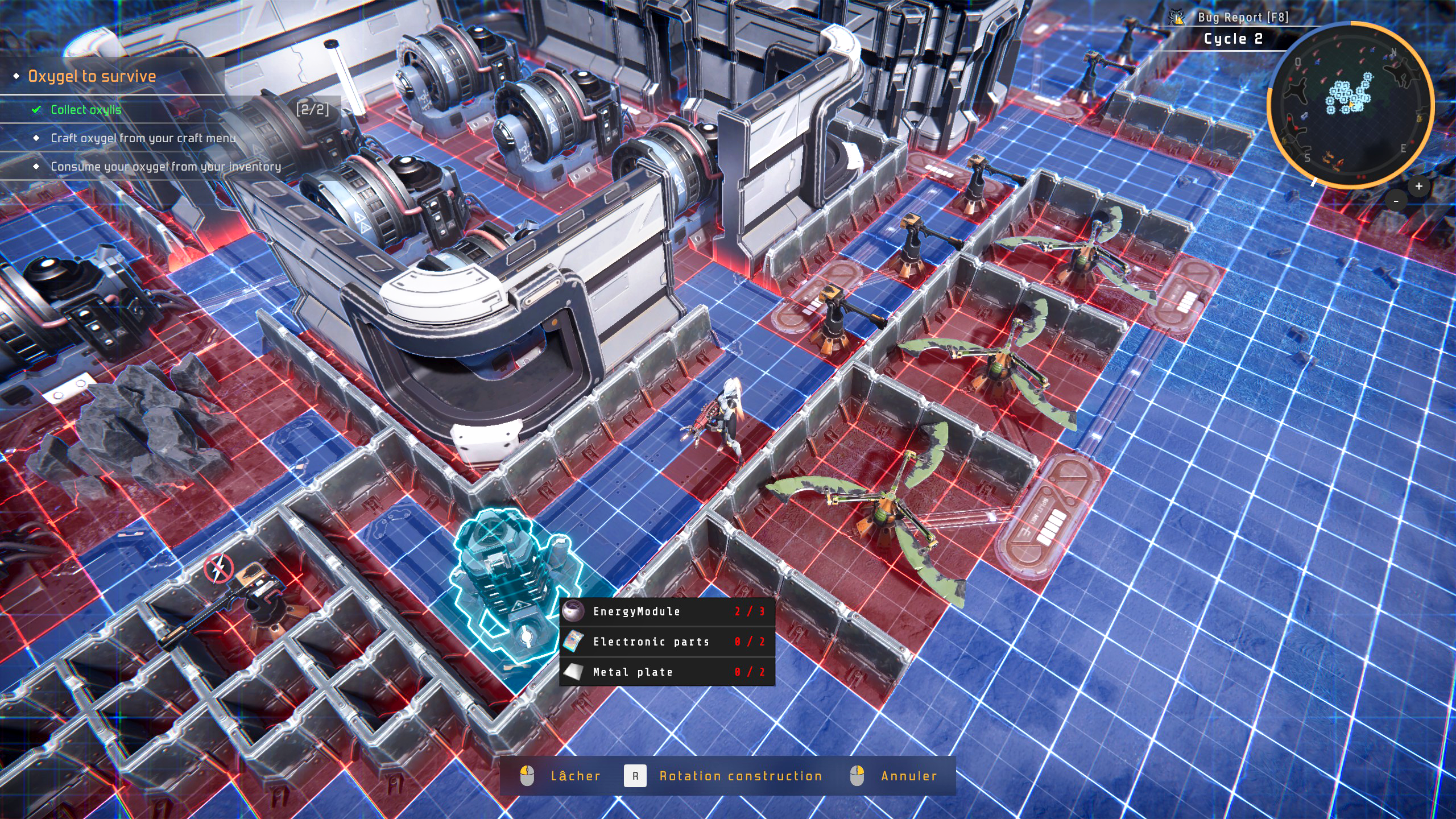Click the circular minimap
The image size is (1456, 819).
tap(1350, 105)
